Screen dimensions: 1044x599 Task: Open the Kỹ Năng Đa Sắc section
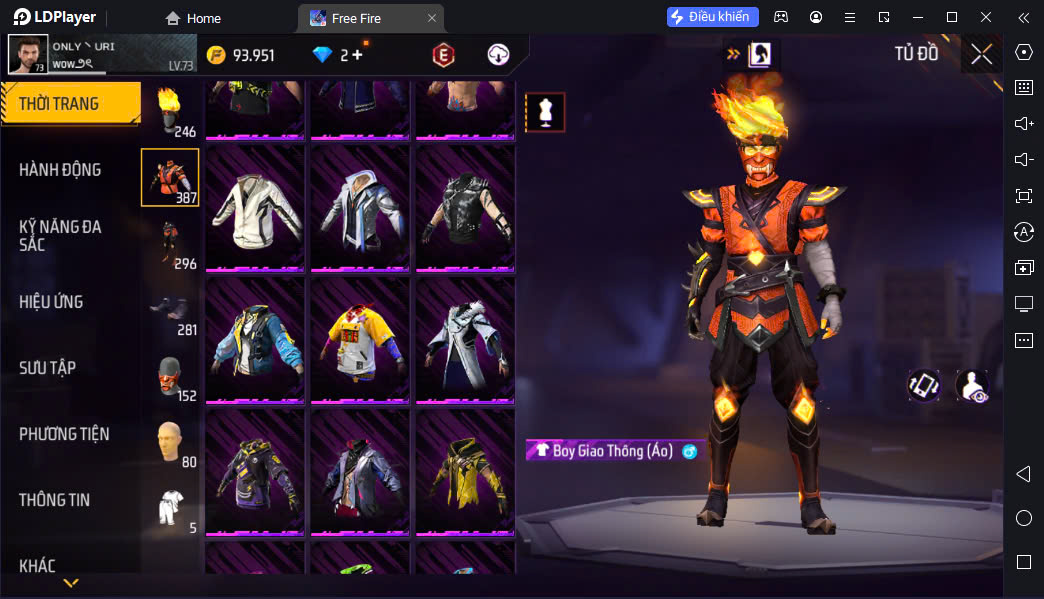[60, 235]
